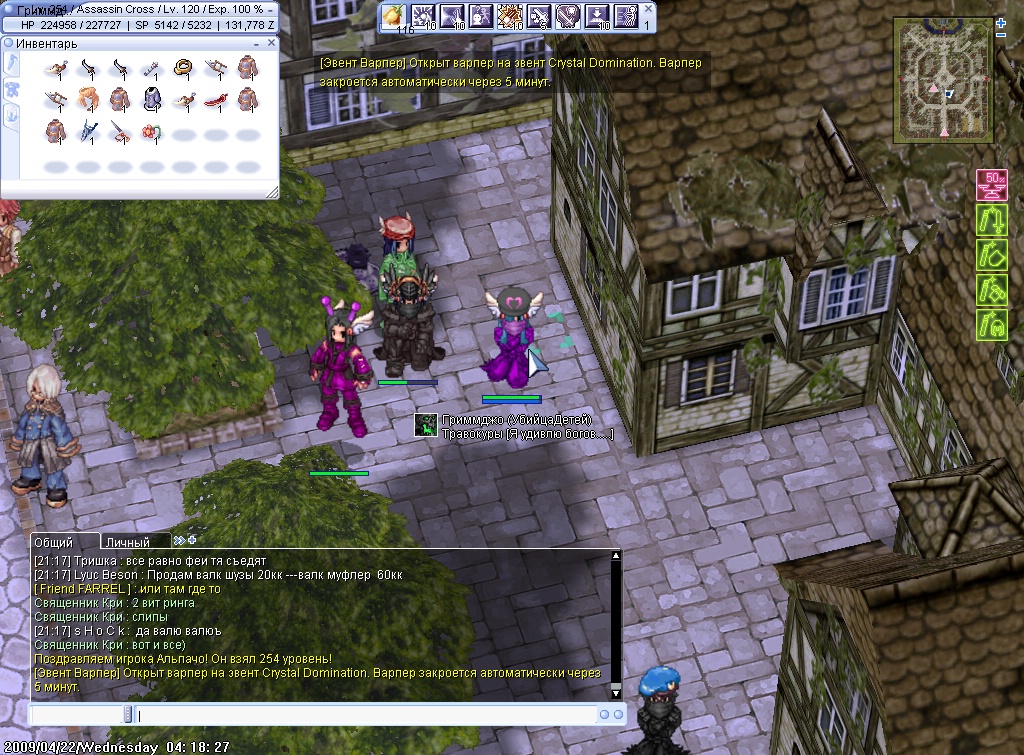
Task: Pick the red chili pepper inventory item
Action: (x=214, y=99)
